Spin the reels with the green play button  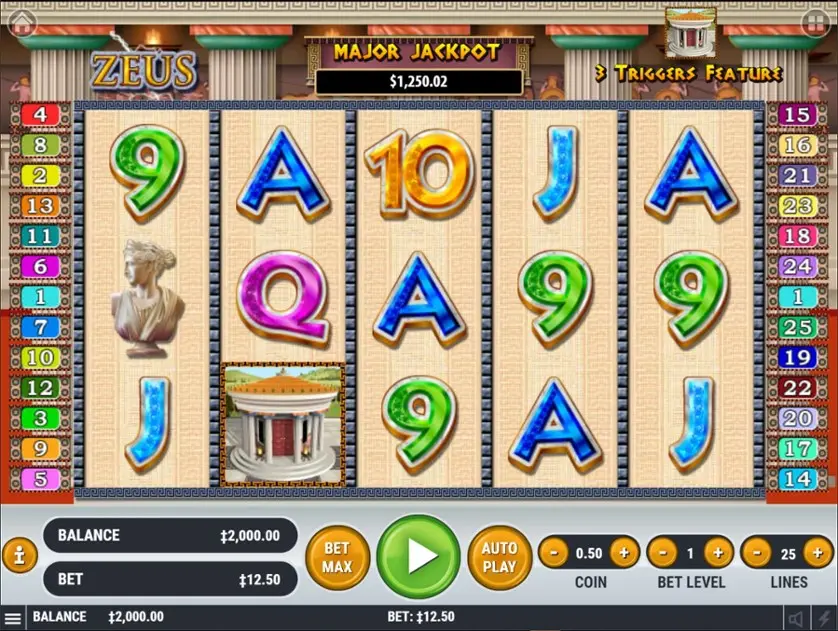(419, 557)
